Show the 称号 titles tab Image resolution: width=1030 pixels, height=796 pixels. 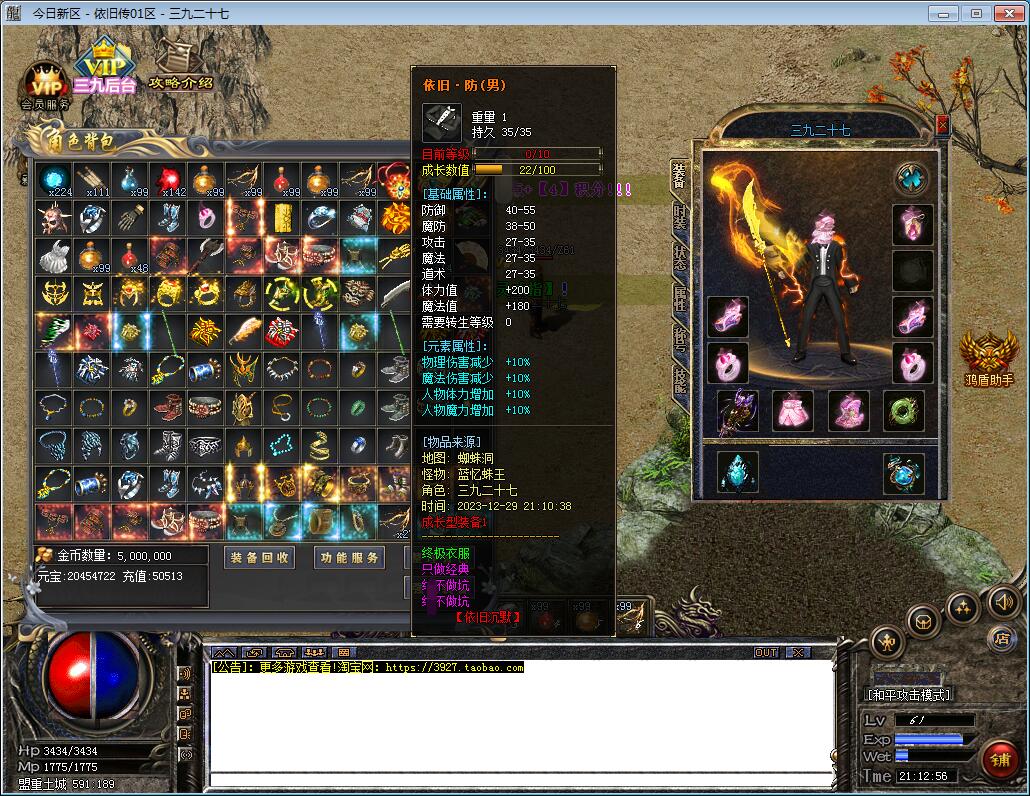pyautogui.click(x=680, y=340)
